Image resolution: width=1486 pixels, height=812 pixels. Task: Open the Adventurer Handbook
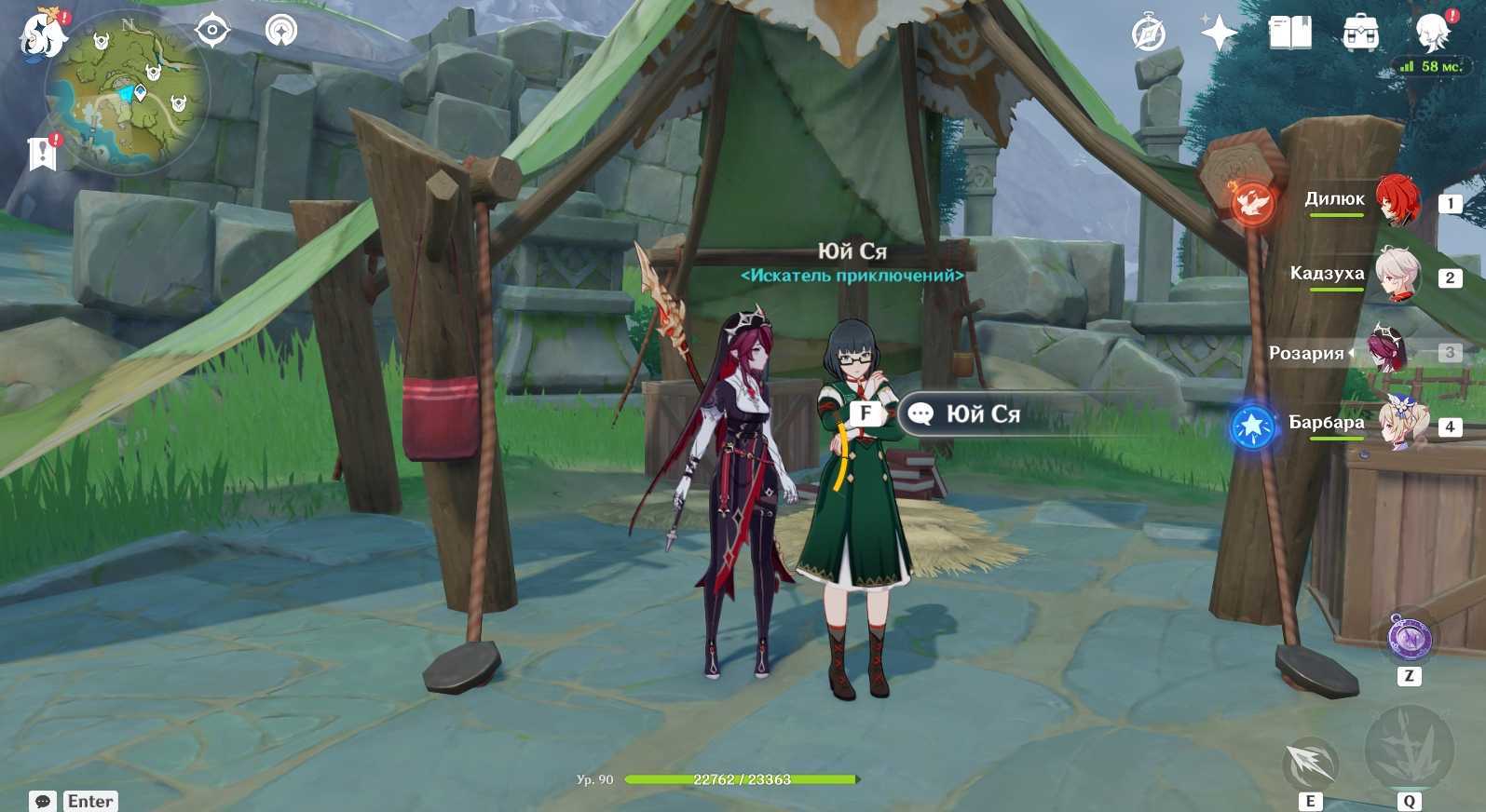1289,34
